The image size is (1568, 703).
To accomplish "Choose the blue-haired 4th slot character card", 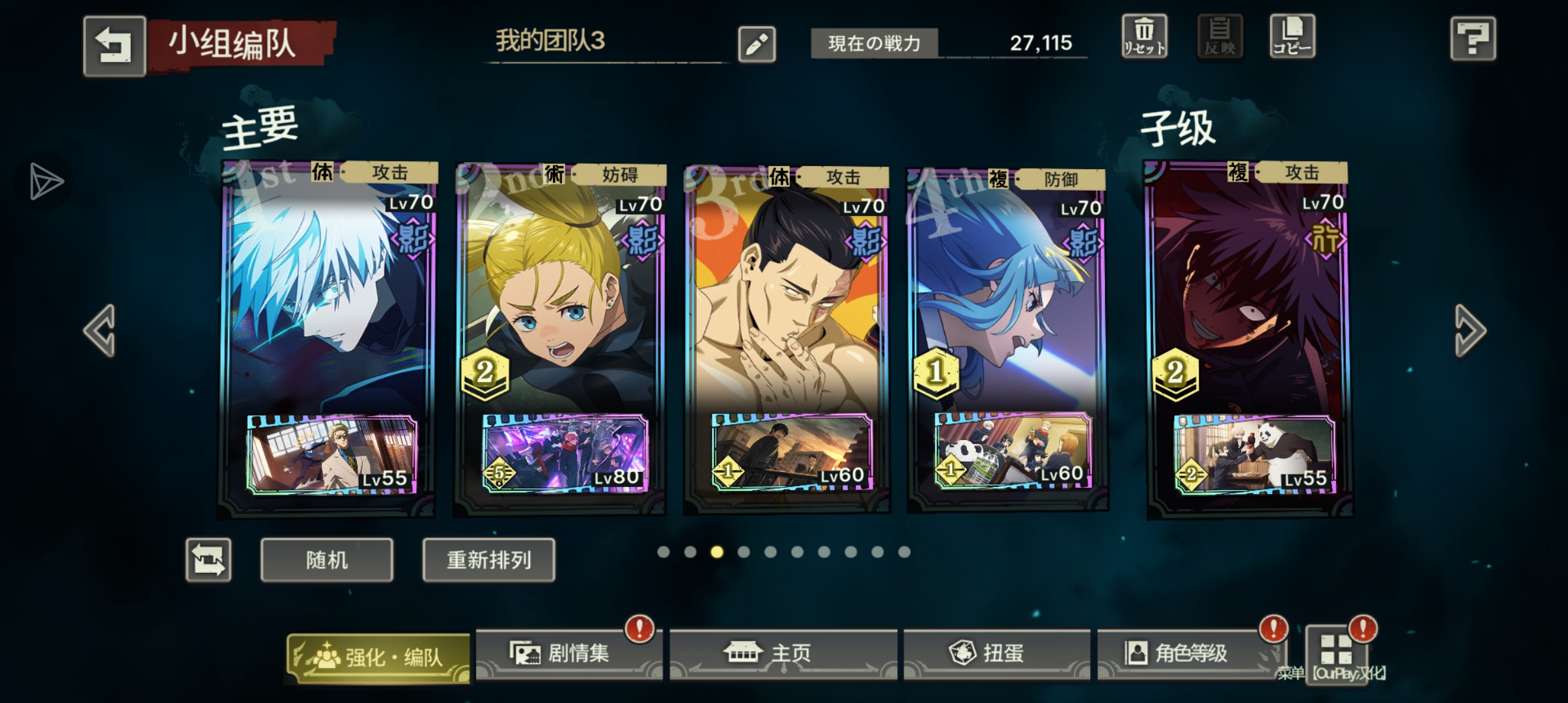I will [1007, 293].
